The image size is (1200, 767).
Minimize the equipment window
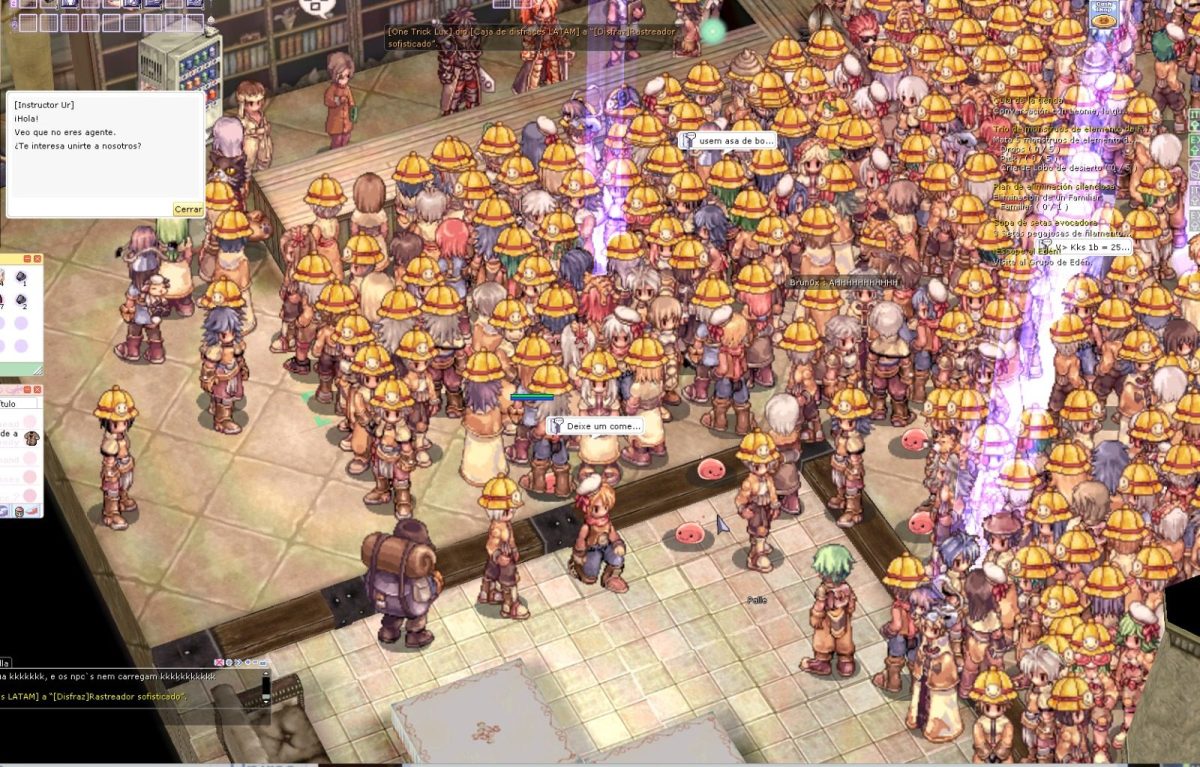26,389
